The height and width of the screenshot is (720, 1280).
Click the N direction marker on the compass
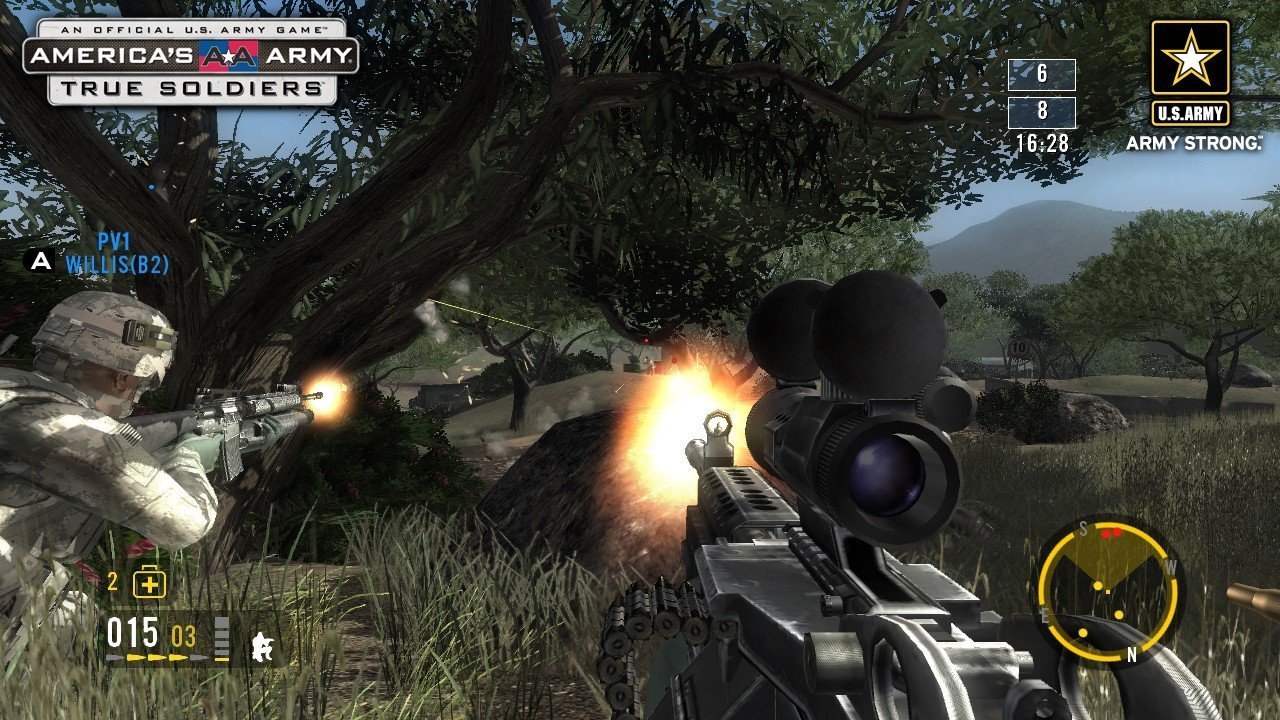1131,654
